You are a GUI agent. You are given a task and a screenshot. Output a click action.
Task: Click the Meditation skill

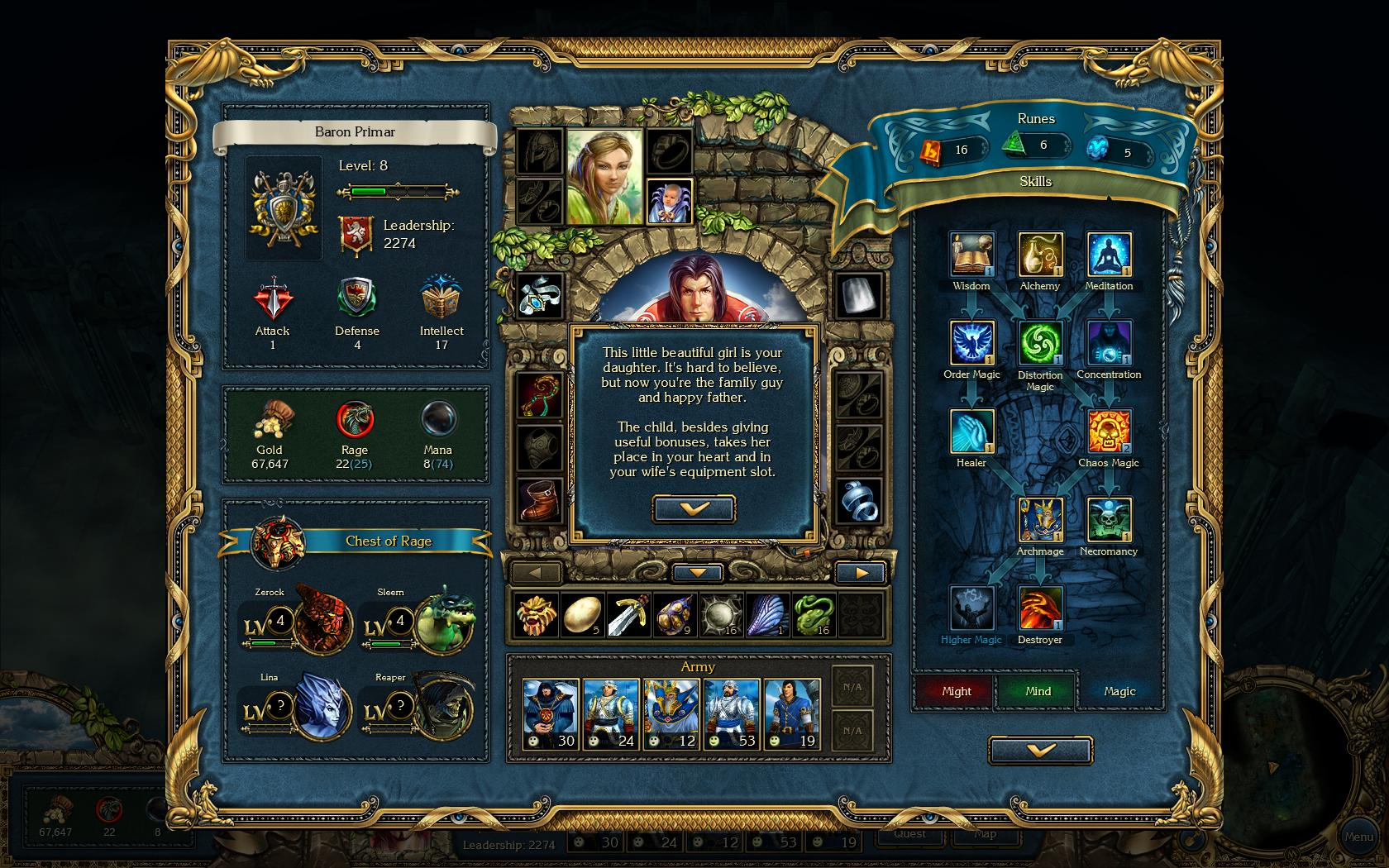point(1109,255)
